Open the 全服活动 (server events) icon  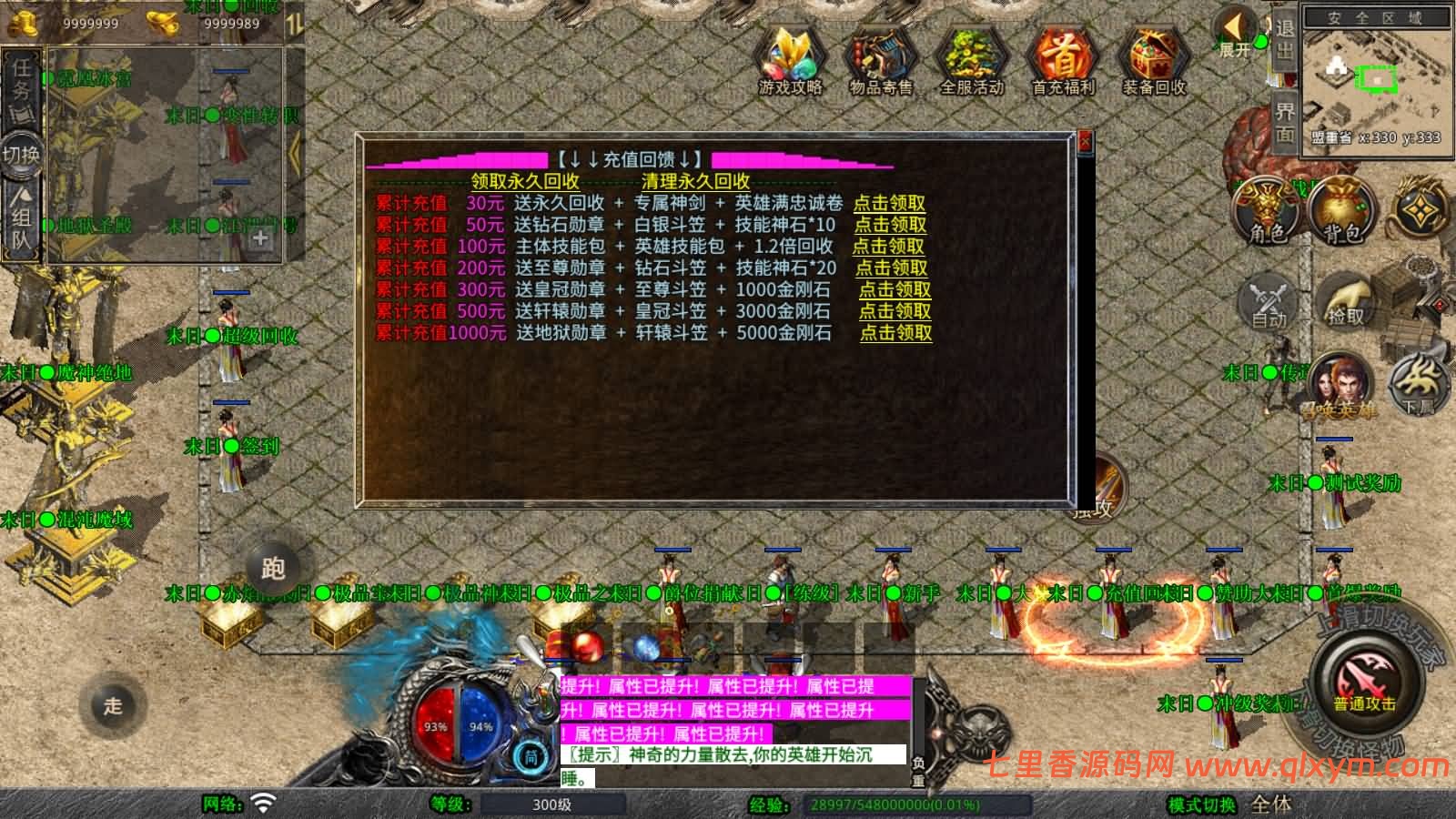[972, 59]
